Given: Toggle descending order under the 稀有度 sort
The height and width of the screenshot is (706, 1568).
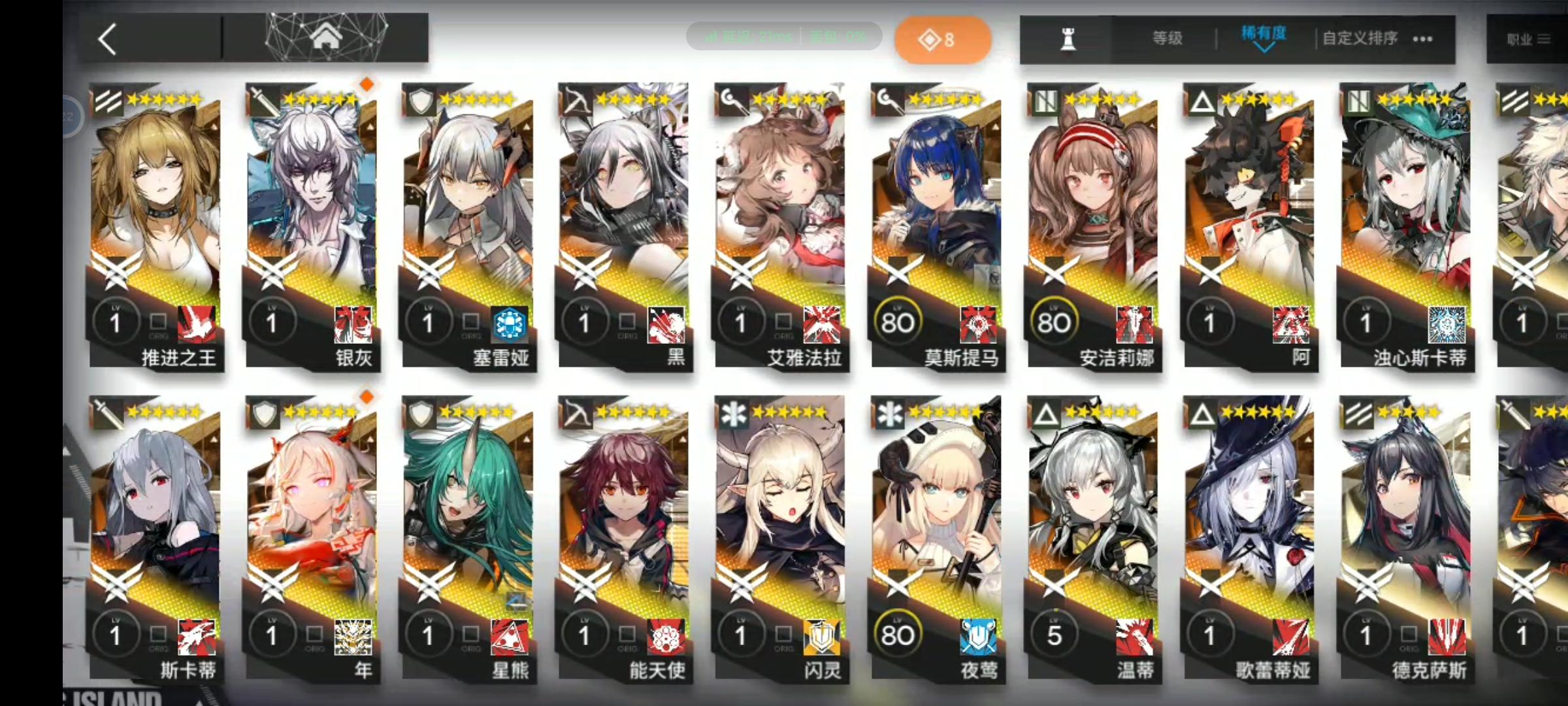Looking at the screenshot, I should [1264, 48].
